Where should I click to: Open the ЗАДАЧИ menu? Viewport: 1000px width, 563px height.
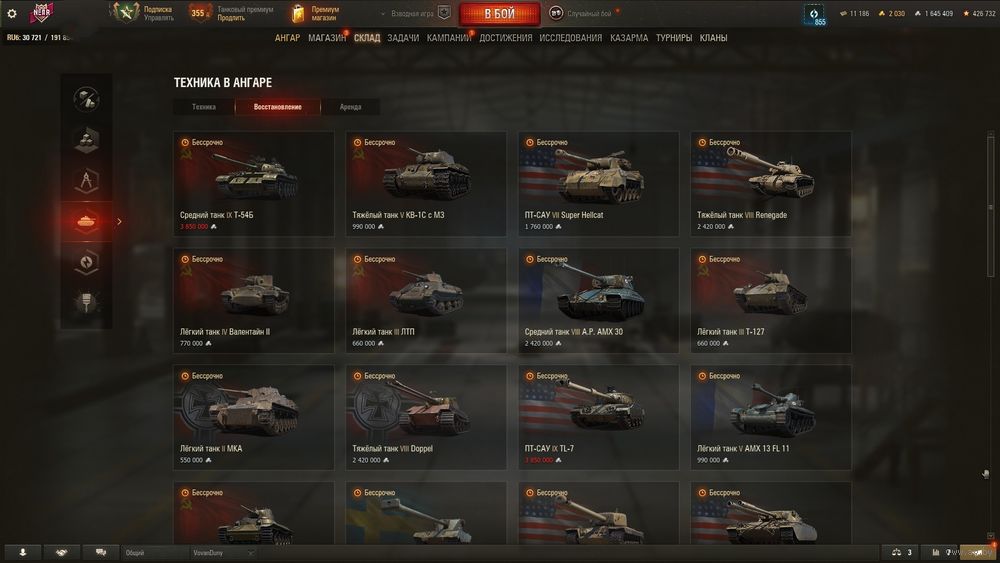(x=403, y=38)
